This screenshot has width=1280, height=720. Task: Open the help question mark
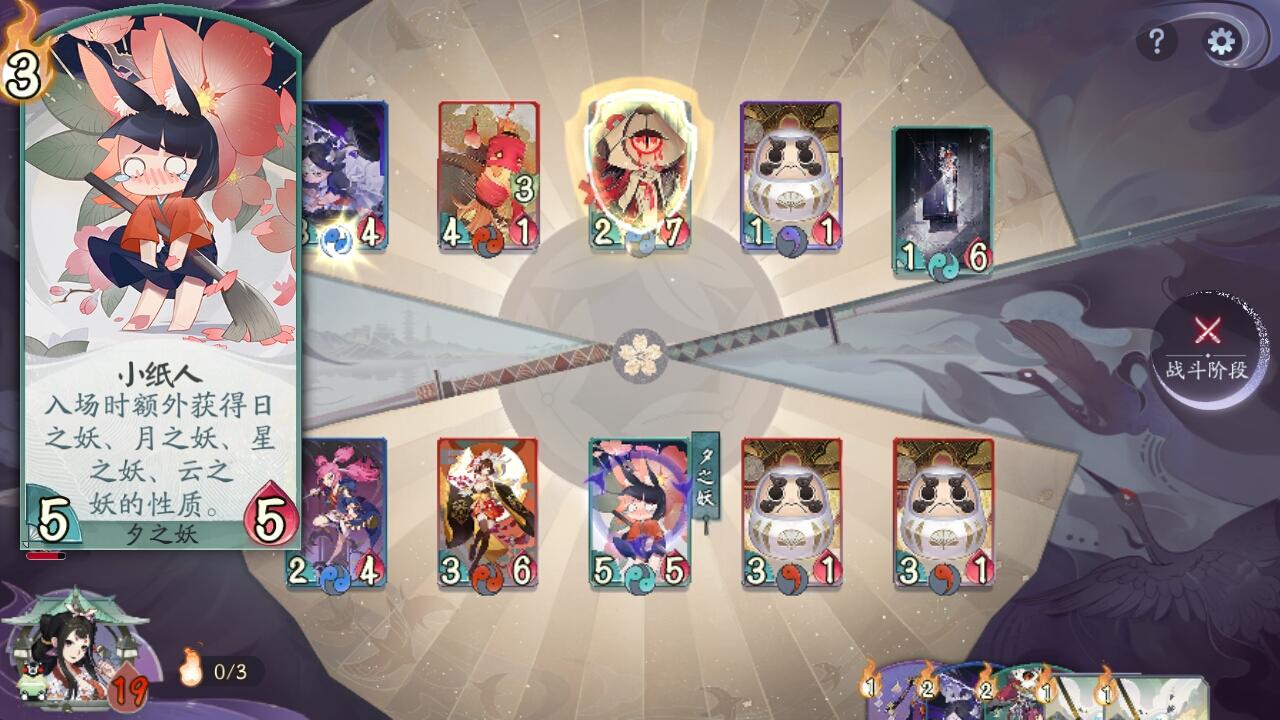1157,41
